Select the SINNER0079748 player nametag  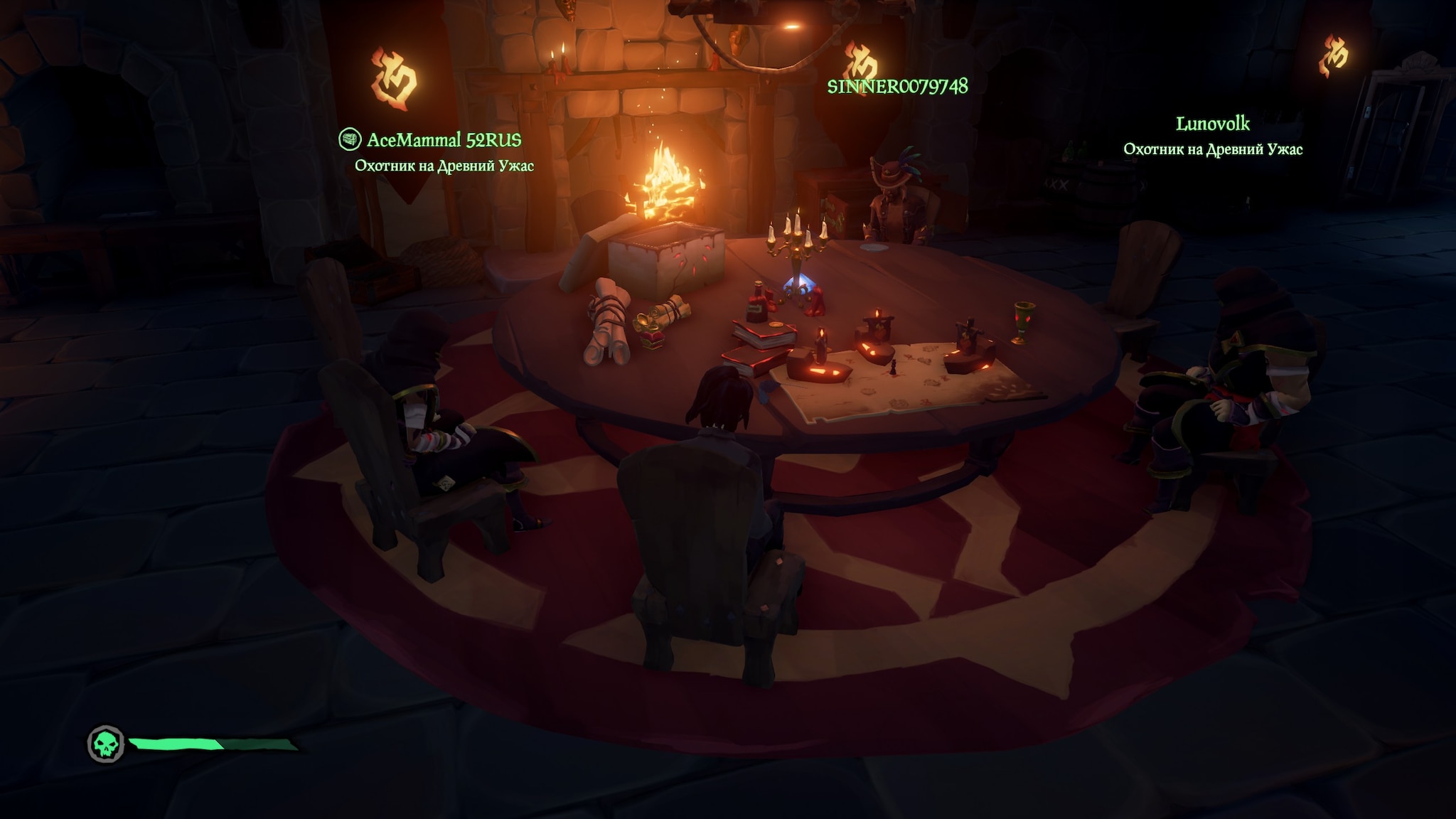tap(897, 87)
